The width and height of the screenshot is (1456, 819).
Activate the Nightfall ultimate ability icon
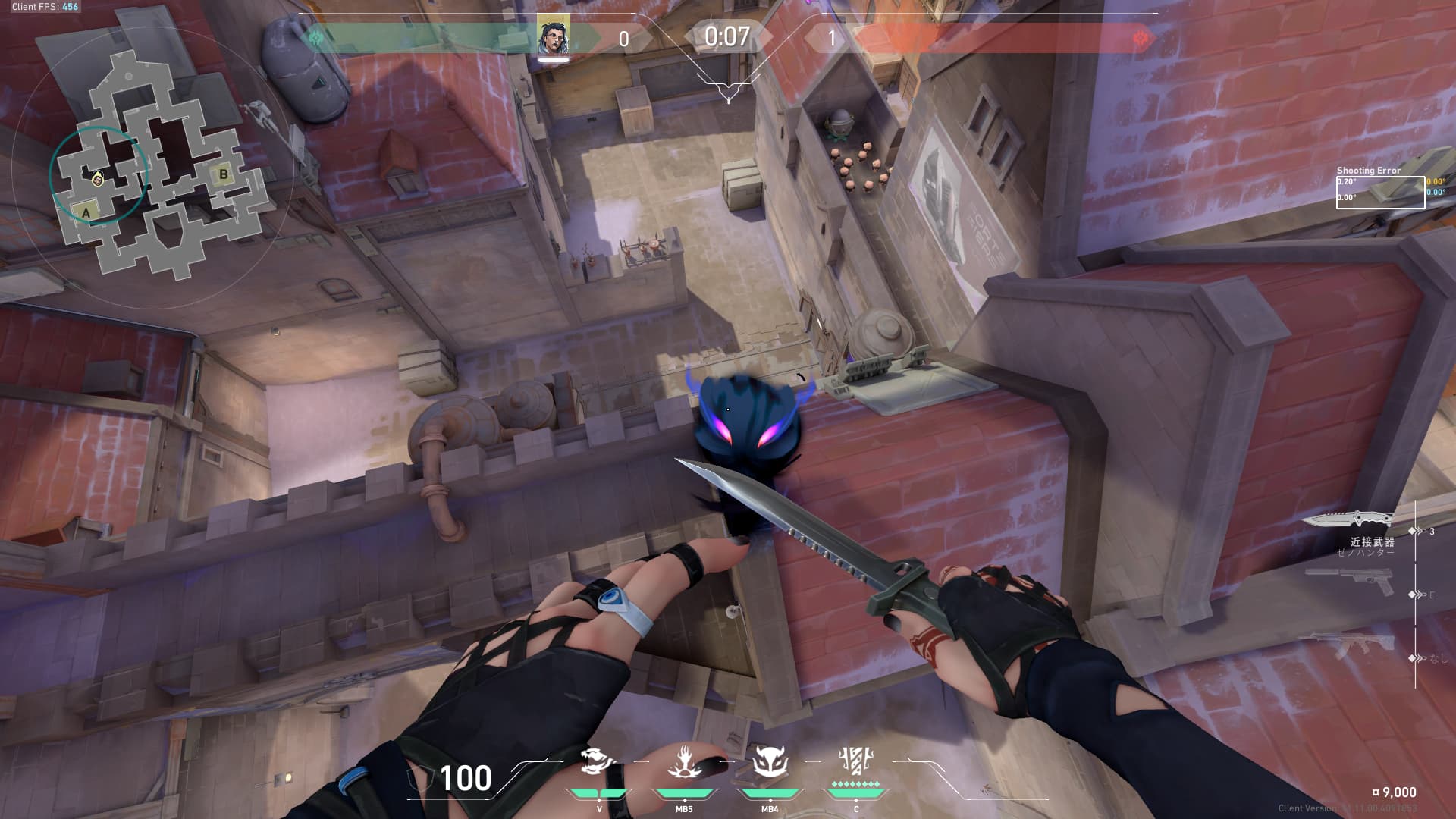click(856, 760)
